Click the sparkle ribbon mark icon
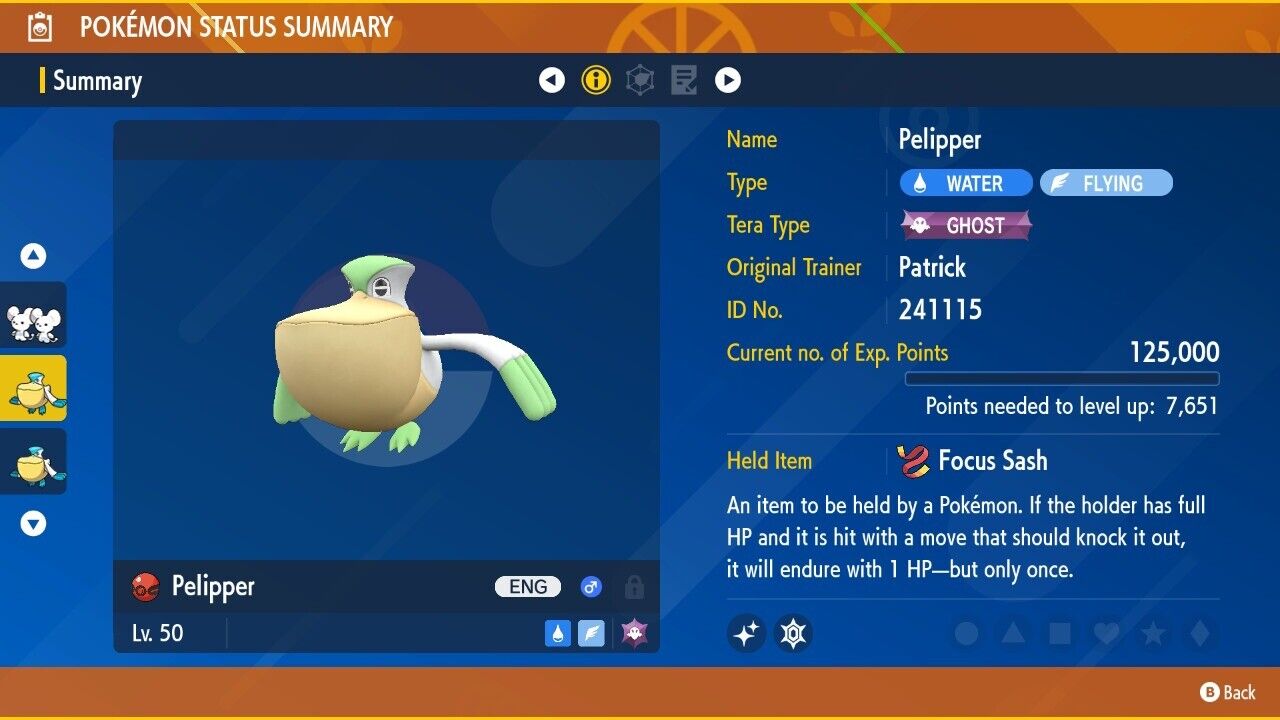The image size is (1280, 720). pyautogui.click(x=746, y=633)
